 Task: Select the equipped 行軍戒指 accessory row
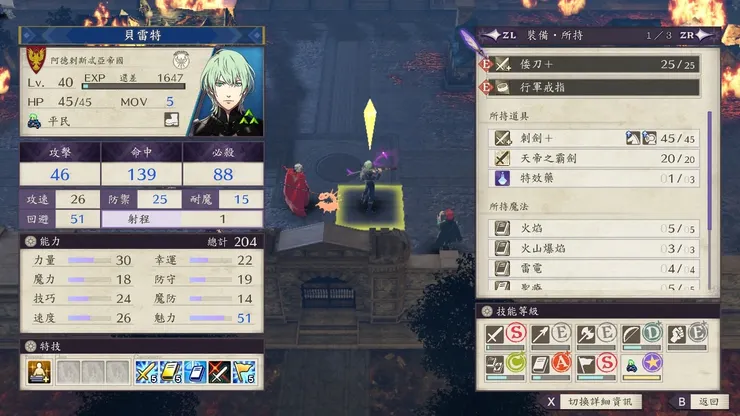(x=592, y=87)
